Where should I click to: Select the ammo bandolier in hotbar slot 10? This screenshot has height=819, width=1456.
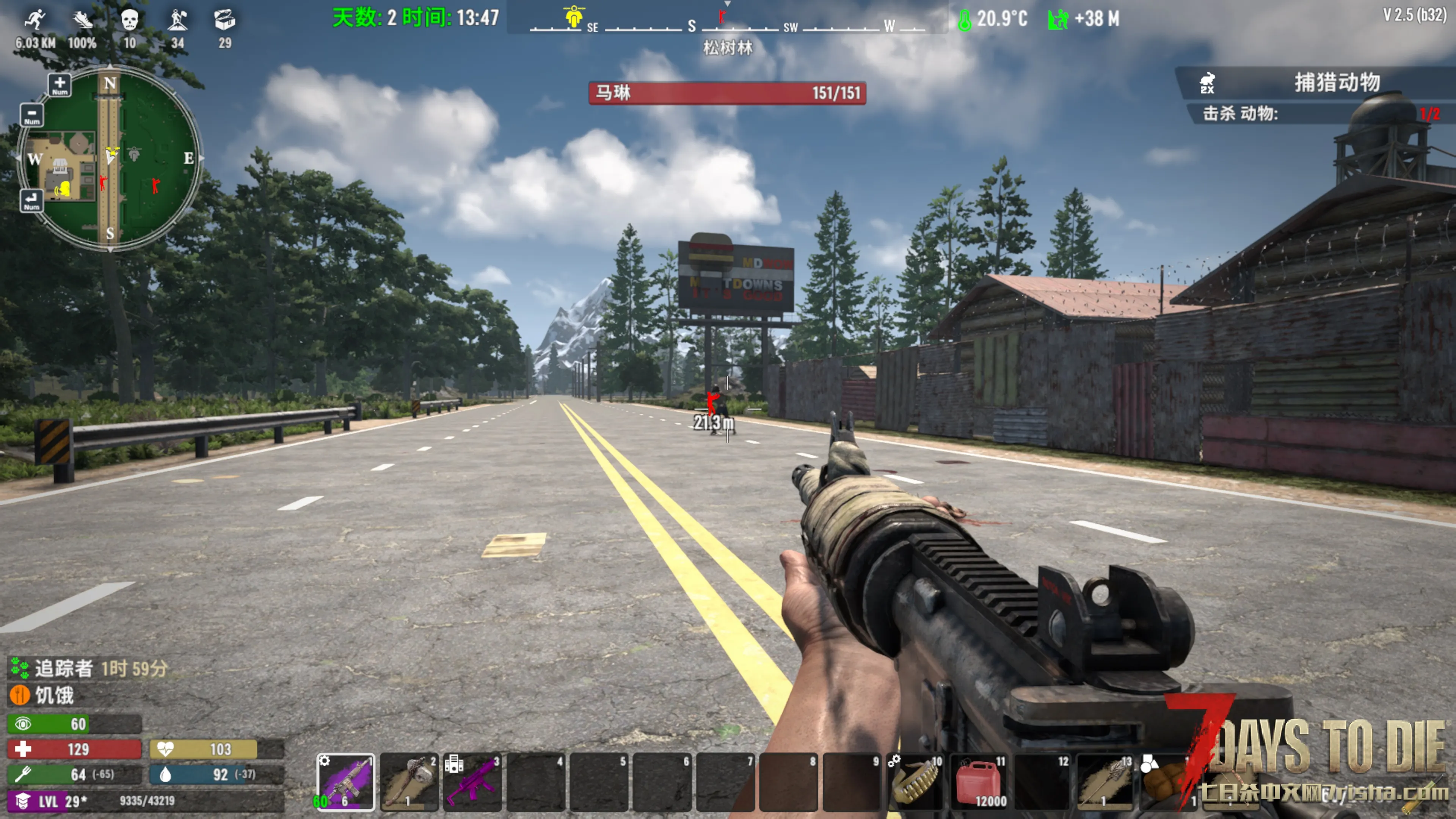point(916,782)
